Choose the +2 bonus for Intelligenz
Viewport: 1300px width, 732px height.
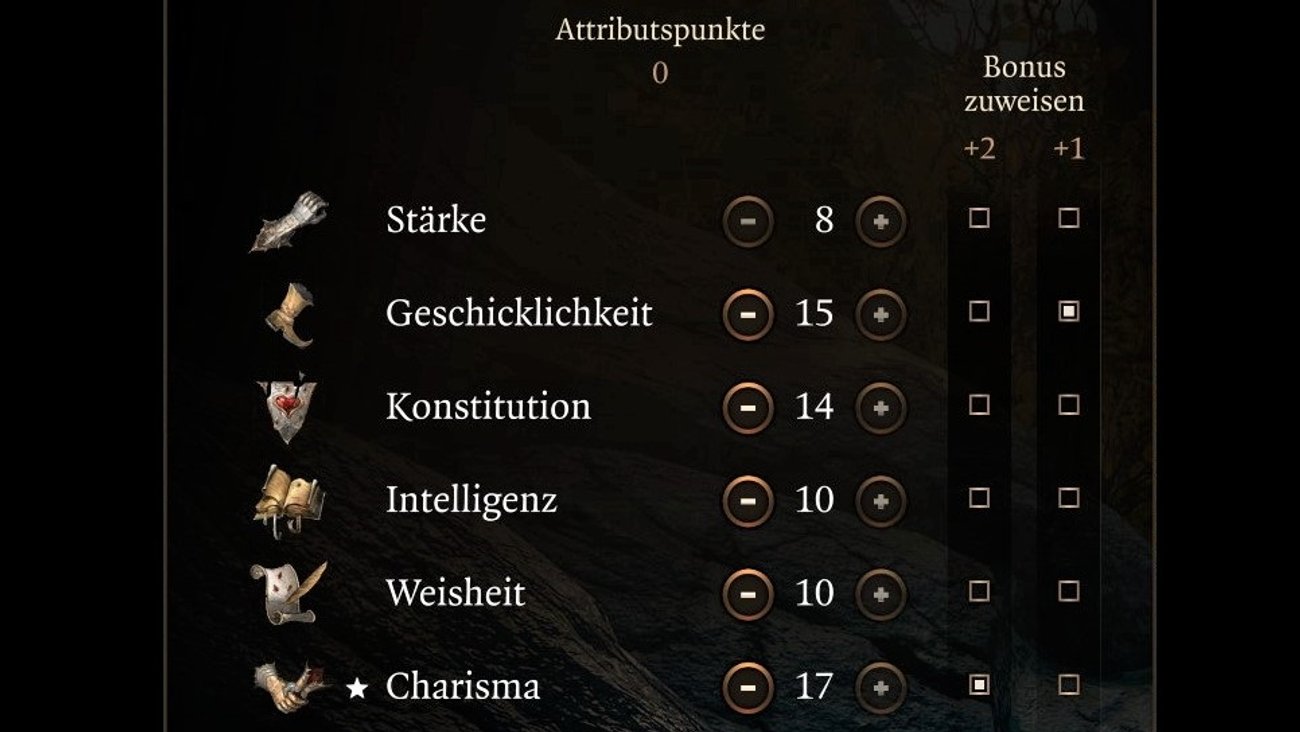[x=979, y=498]
